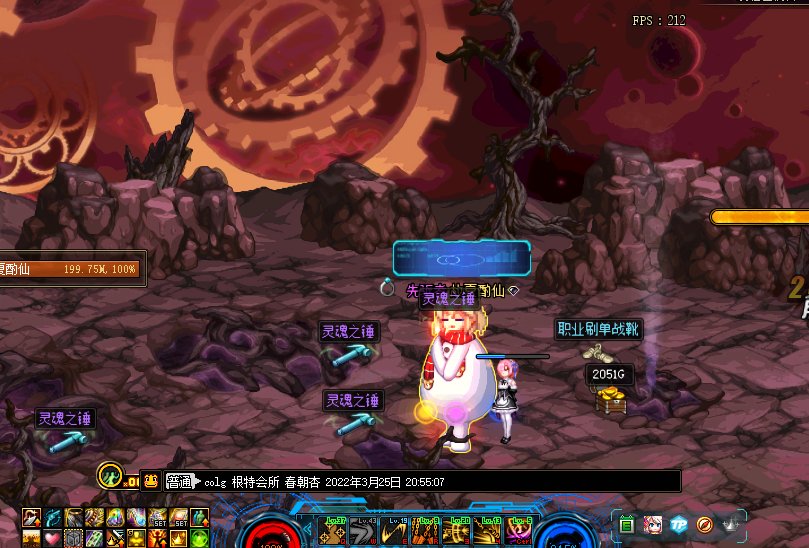Image resolution: width=809 pixels, height=548 pixels.
Task: Select the orange compass circle icon
Action: 705,524
